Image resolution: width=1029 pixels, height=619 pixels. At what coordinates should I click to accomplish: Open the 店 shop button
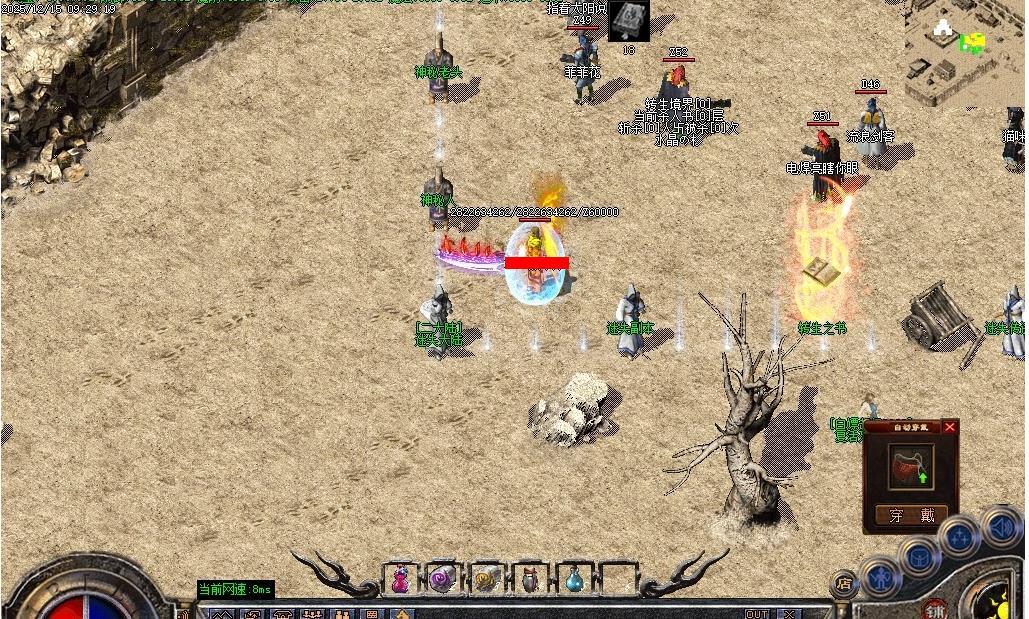pyautogui.click(x=845, y=584)
